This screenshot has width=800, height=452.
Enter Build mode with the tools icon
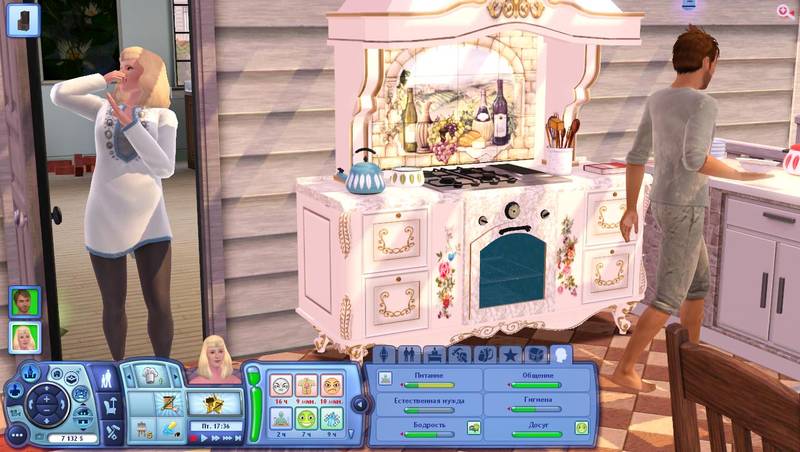pos(109,432)
